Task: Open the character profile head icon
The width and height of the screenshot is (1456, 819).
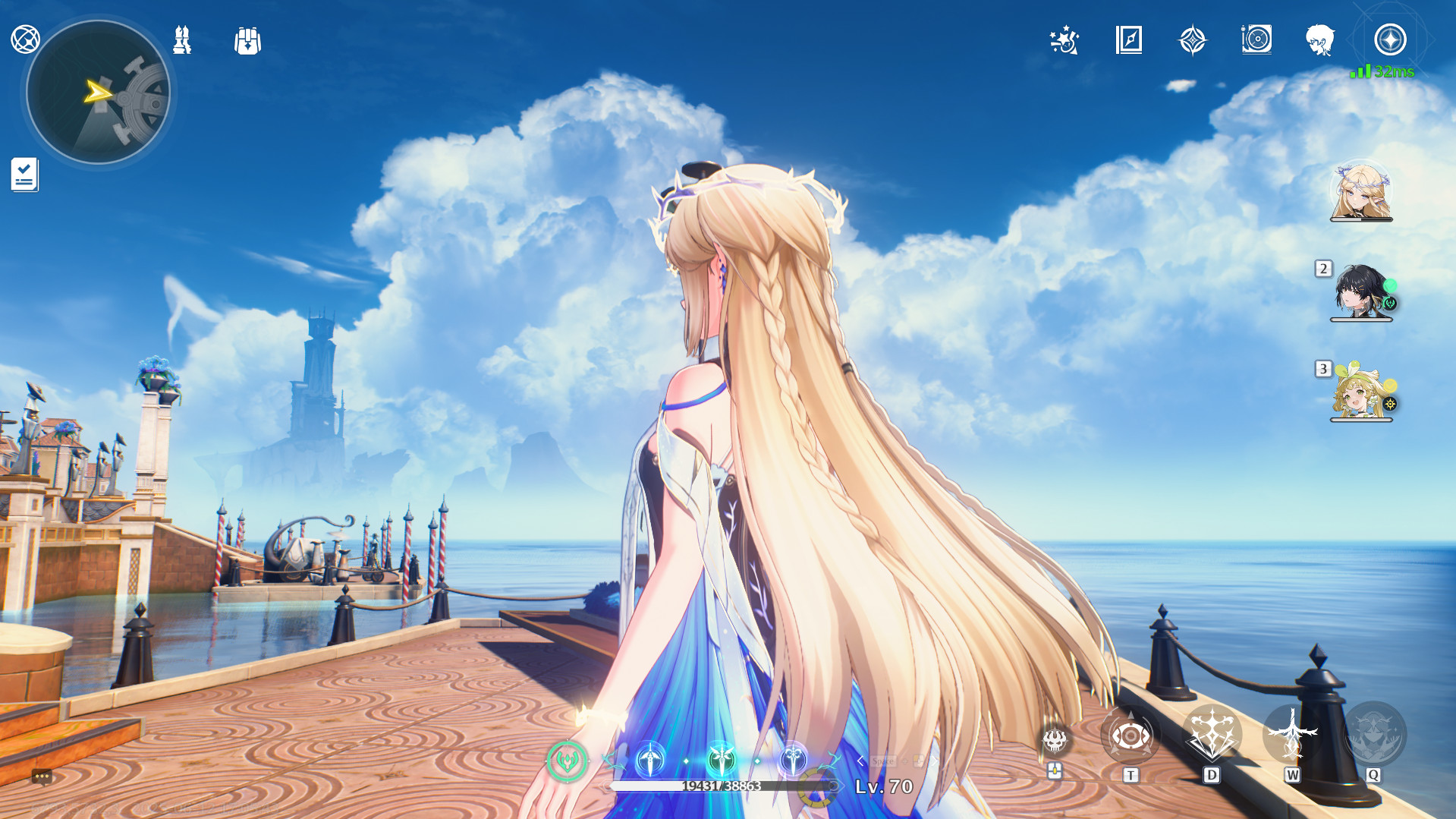Action: (x=1320, y=42)
